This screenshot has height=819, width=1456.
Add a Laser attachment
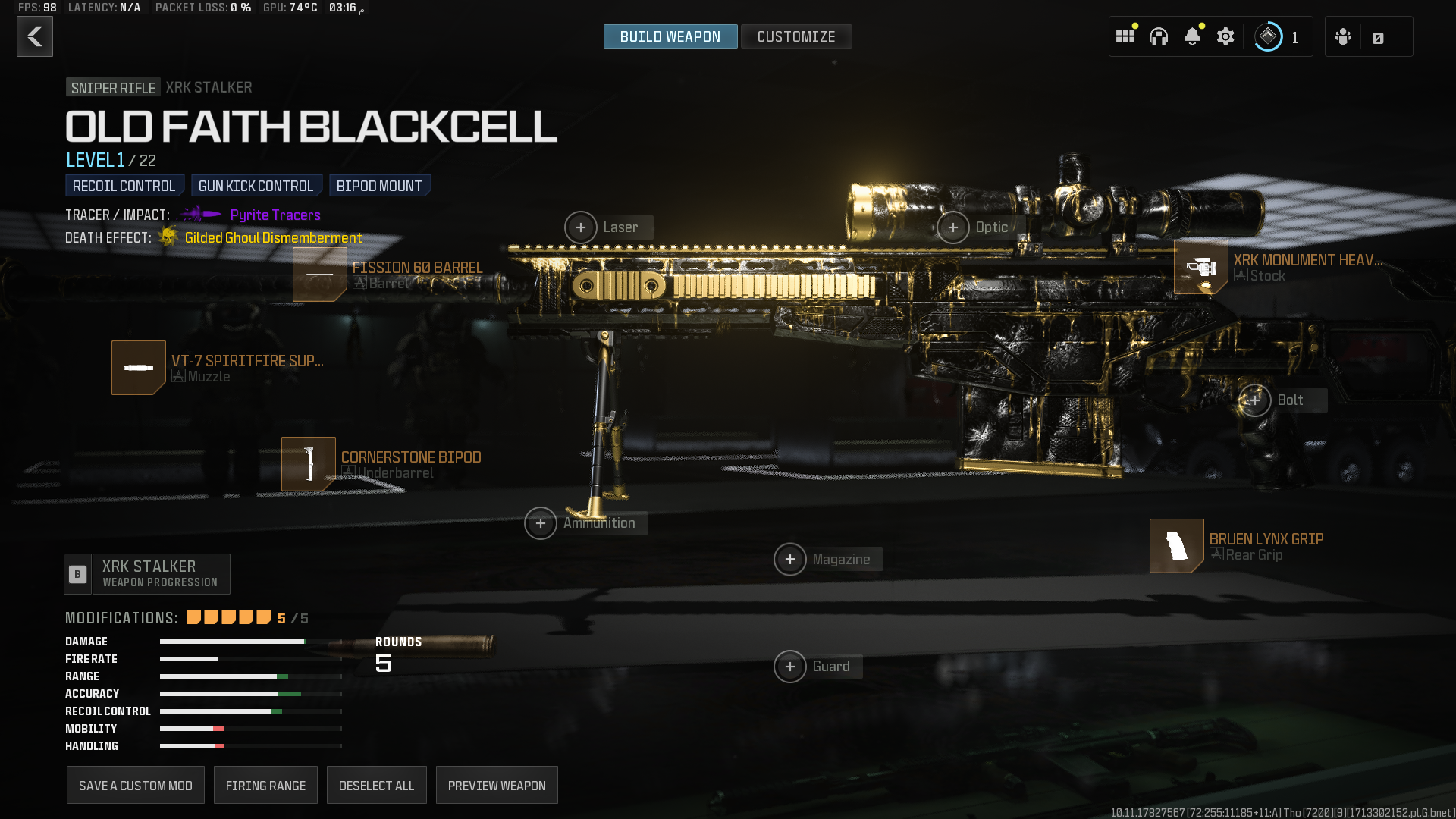point(581,227)
